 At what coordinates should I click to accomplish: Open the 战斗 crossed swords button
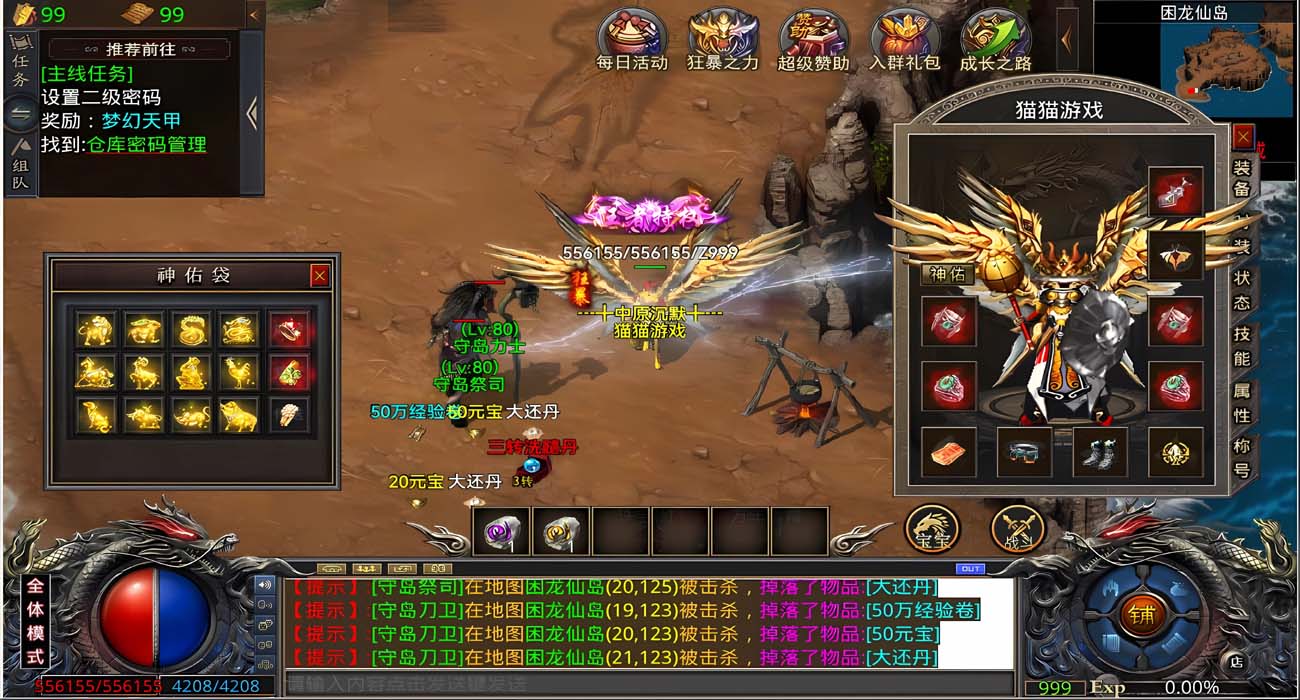pyautogui.click(x=1018, y=528)
